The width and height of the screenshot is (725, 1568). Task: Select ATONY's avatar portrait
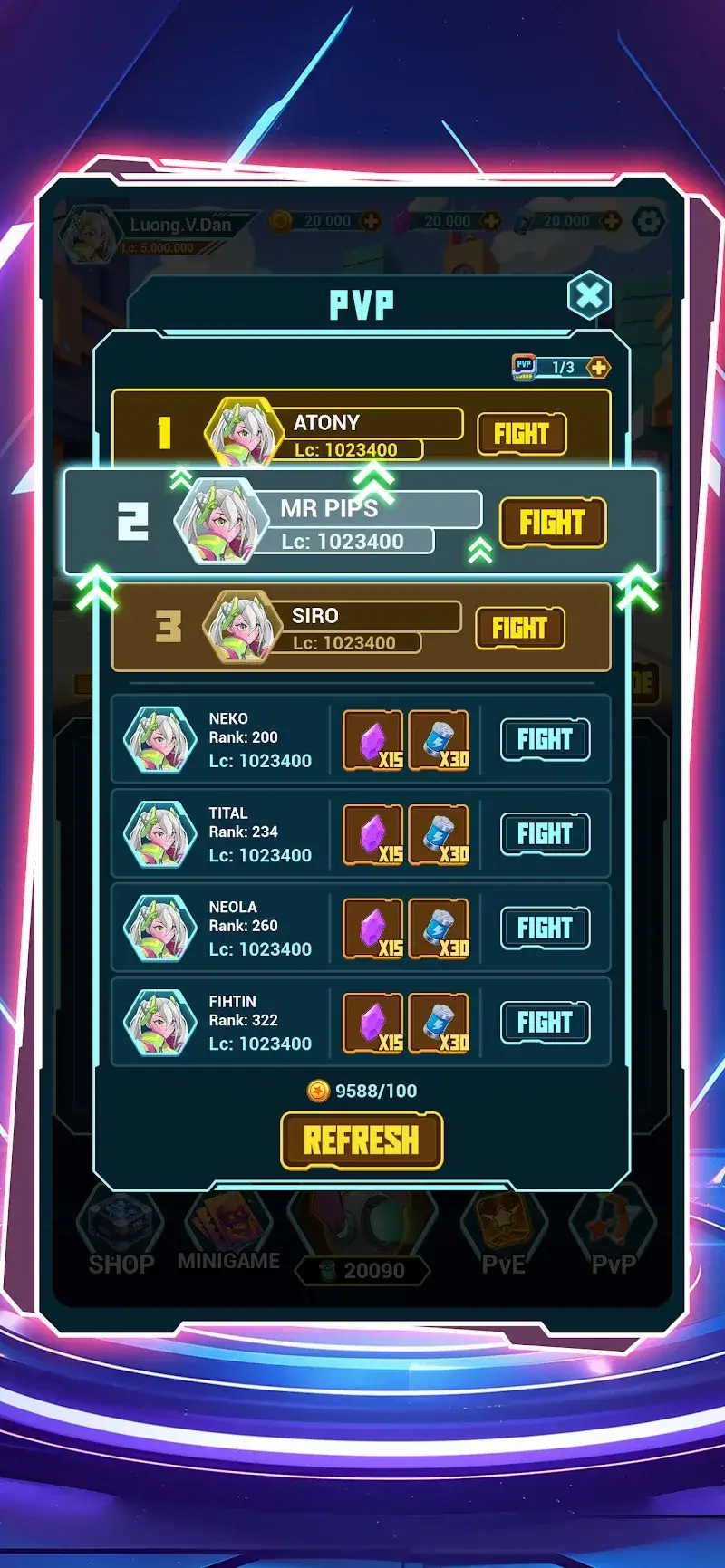[242, 433]
